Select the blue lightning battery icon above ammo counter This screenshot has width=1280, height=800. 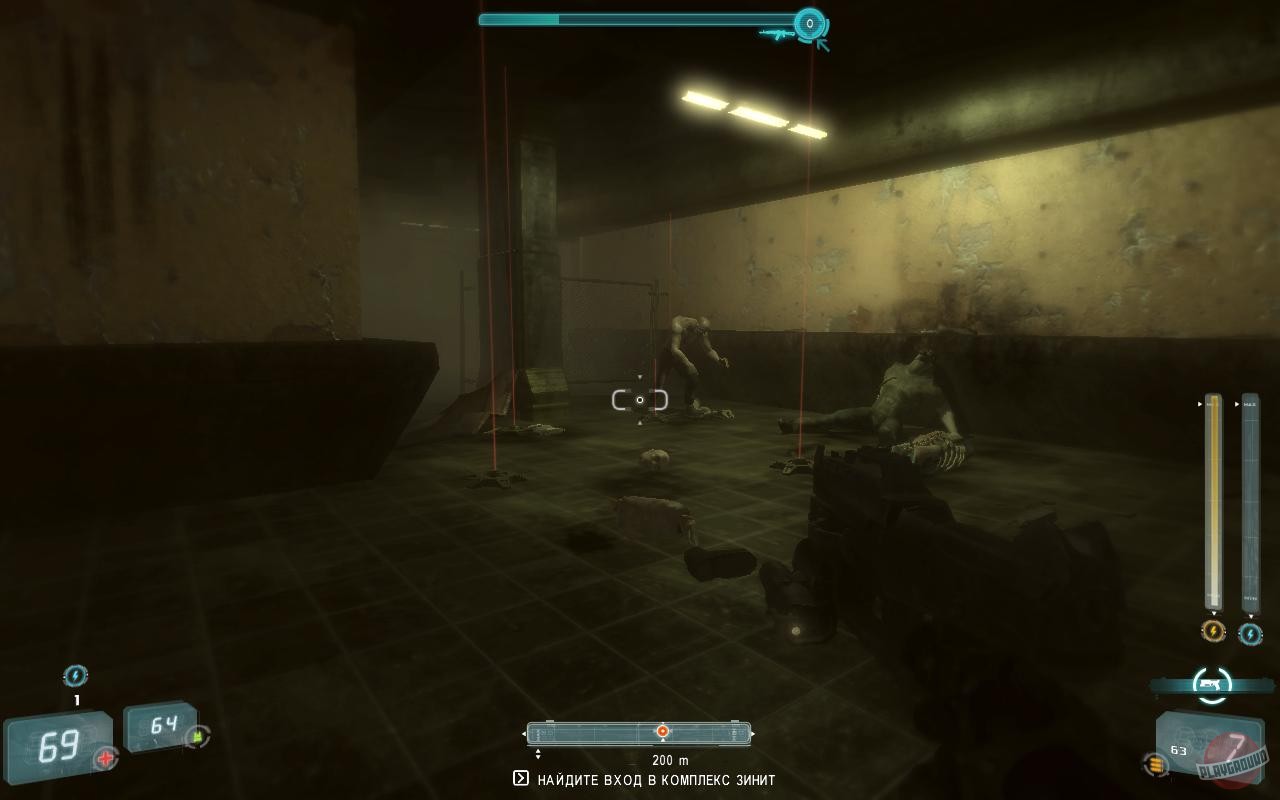coord(75,675)
